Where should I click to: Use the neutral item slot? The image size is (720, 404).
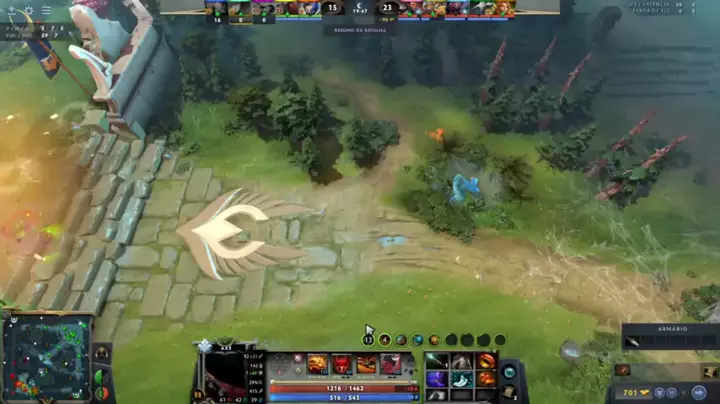[509, 371]
